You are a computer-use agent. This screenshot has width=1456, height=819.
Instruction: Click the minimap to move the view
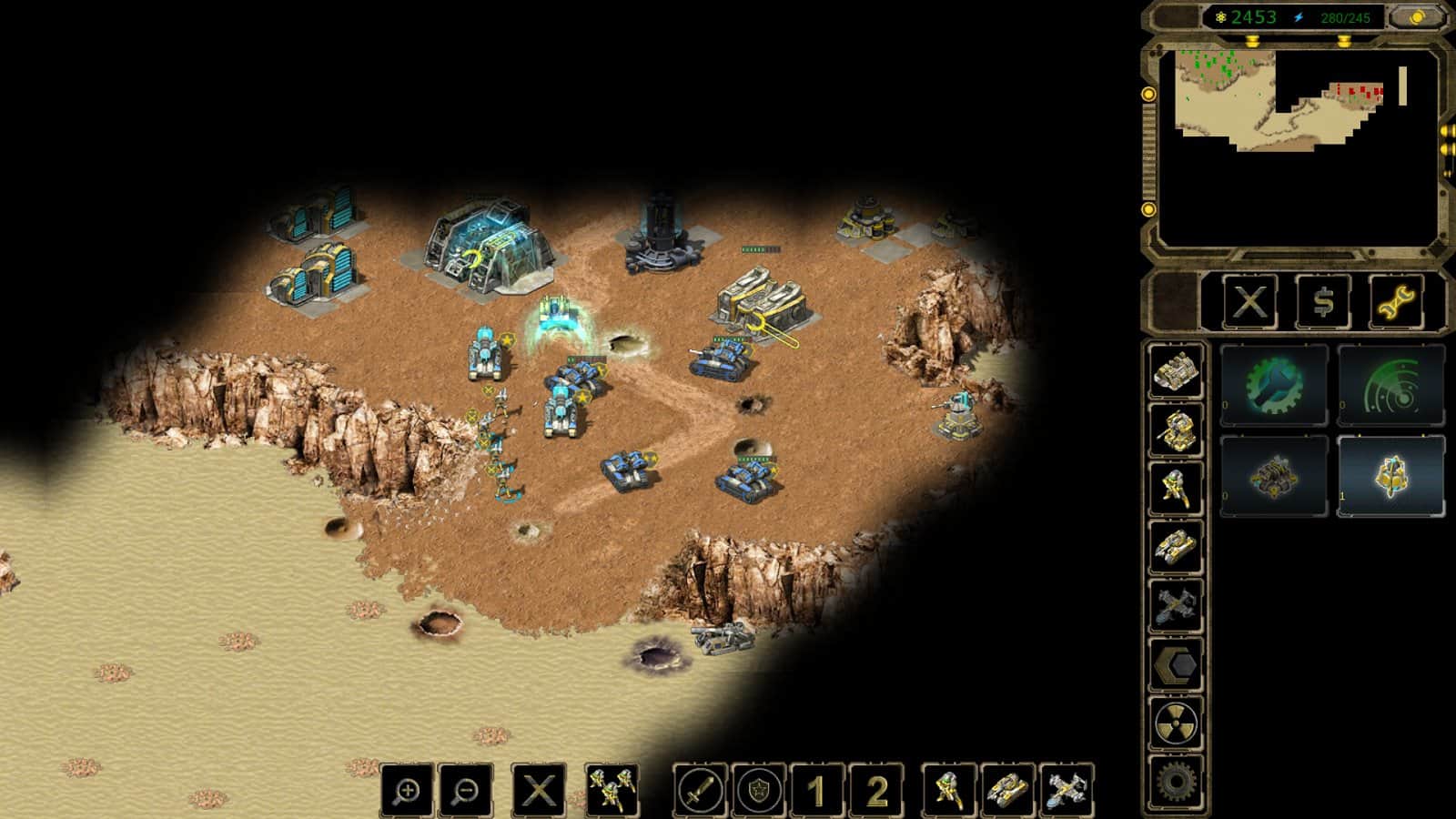[x=1292, y=146]
